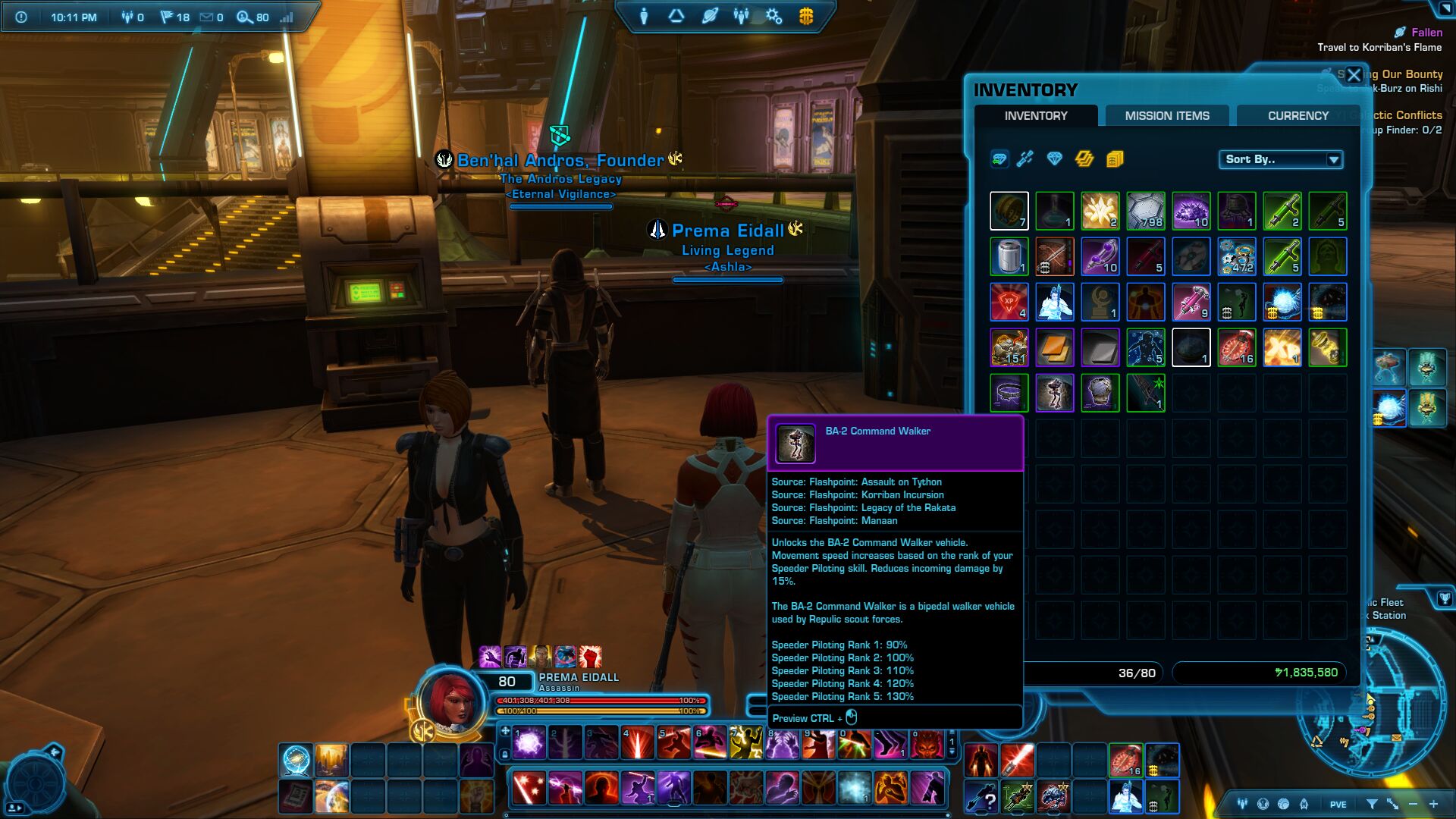This screenshot has width=1456, height=819.
Task: Select the Fallen mission in the tracker
Action: click(x=1426, y=33)
